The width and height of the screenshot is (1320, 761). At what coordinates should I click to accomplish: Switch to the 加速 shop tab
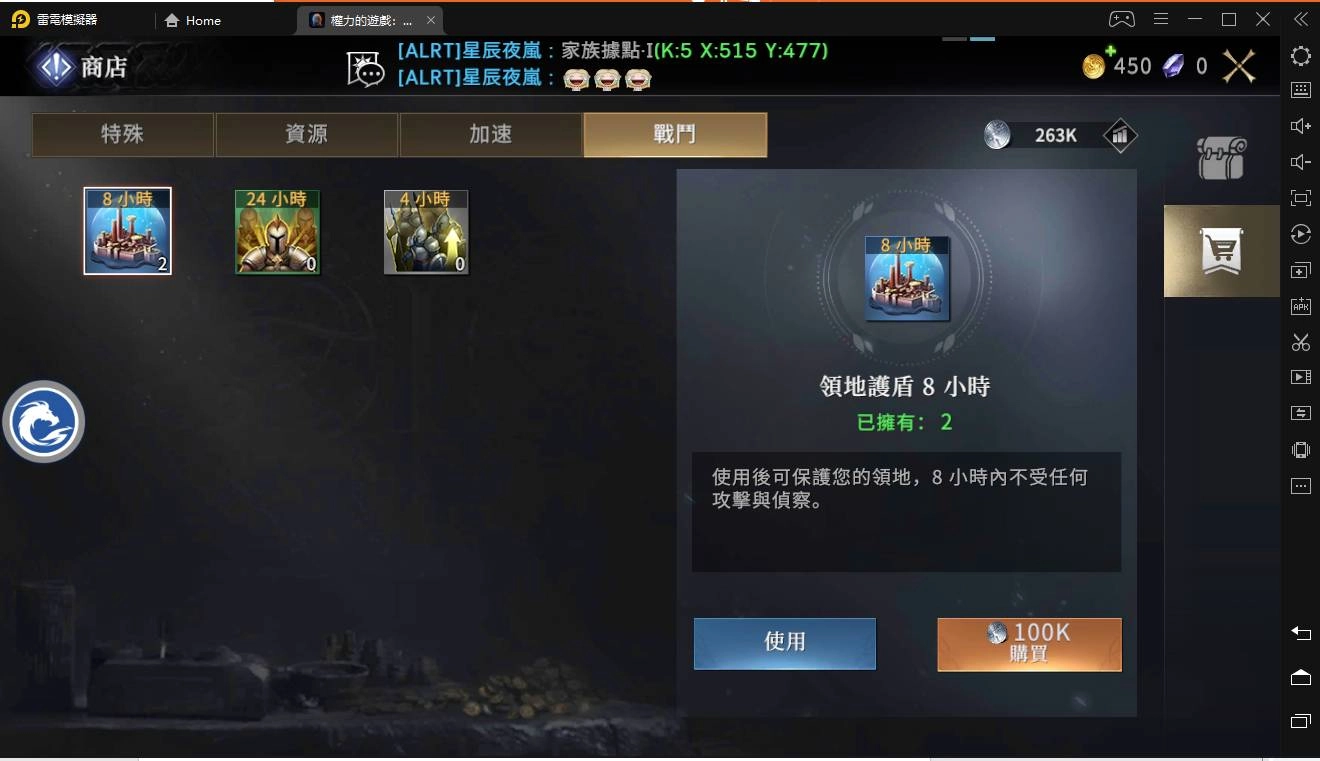tap(490, 133)
